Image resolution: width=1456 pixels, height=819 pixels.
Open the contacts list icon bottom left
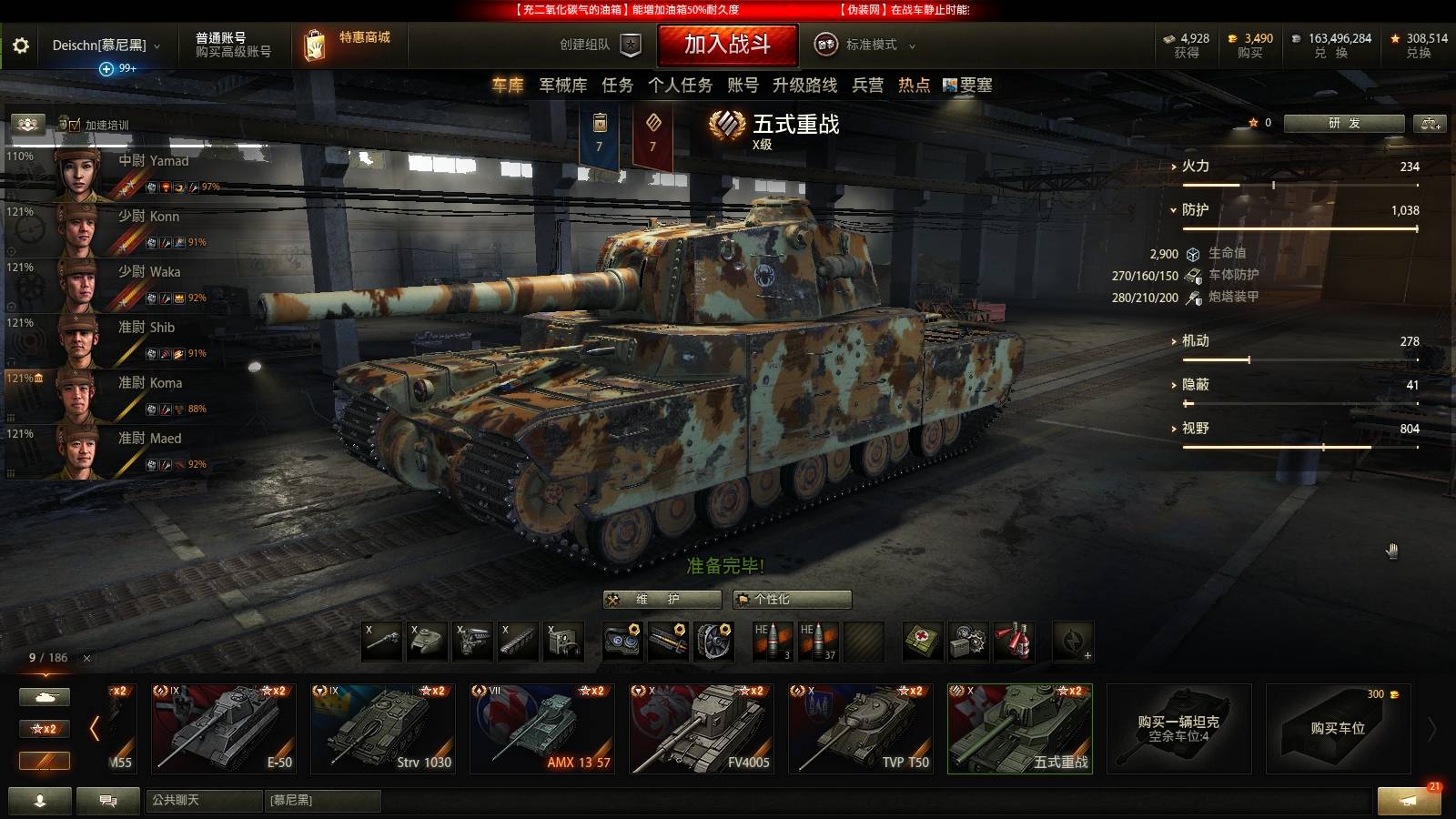point(41,803)
